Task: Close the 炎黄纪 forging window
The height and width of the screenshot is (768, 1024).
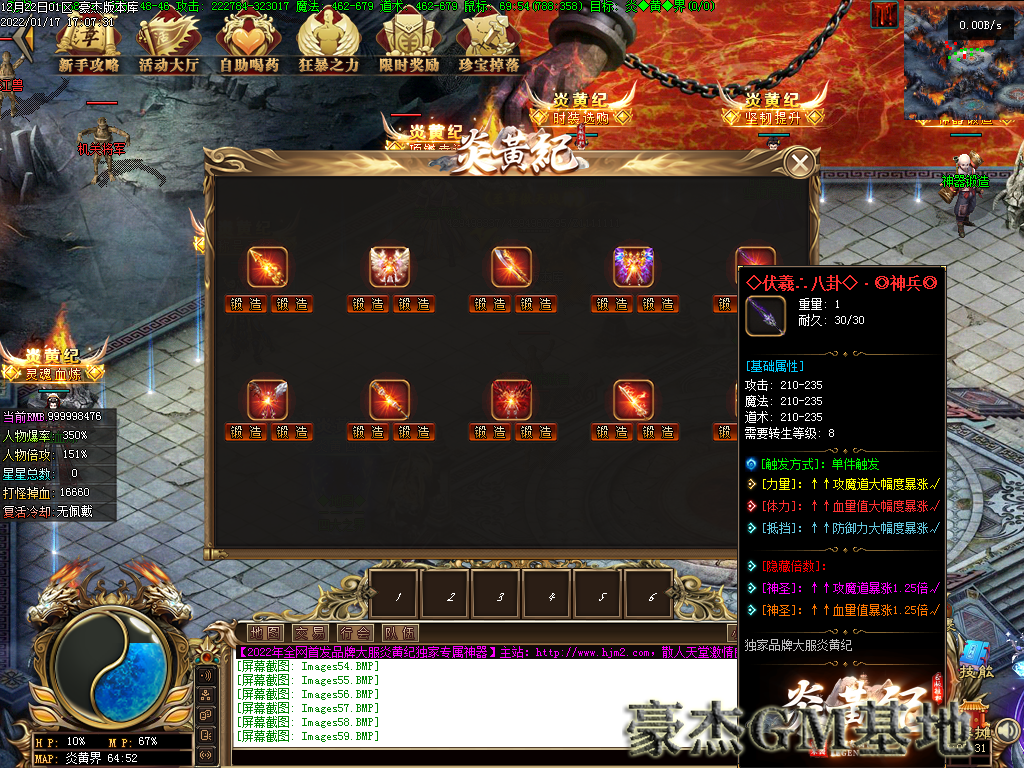Action: (798, 163)
